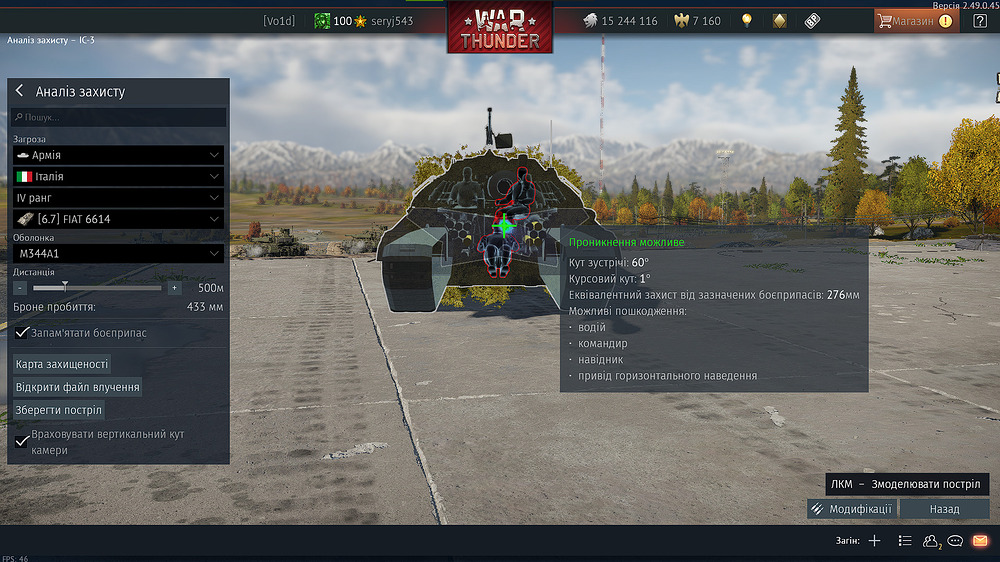Image resolution: width=1000 pixels, height=562 pixels.
Task: Open the FIAT 6614 vehicle dropdown
Action: pyautogui.click(x=118, y=219)
